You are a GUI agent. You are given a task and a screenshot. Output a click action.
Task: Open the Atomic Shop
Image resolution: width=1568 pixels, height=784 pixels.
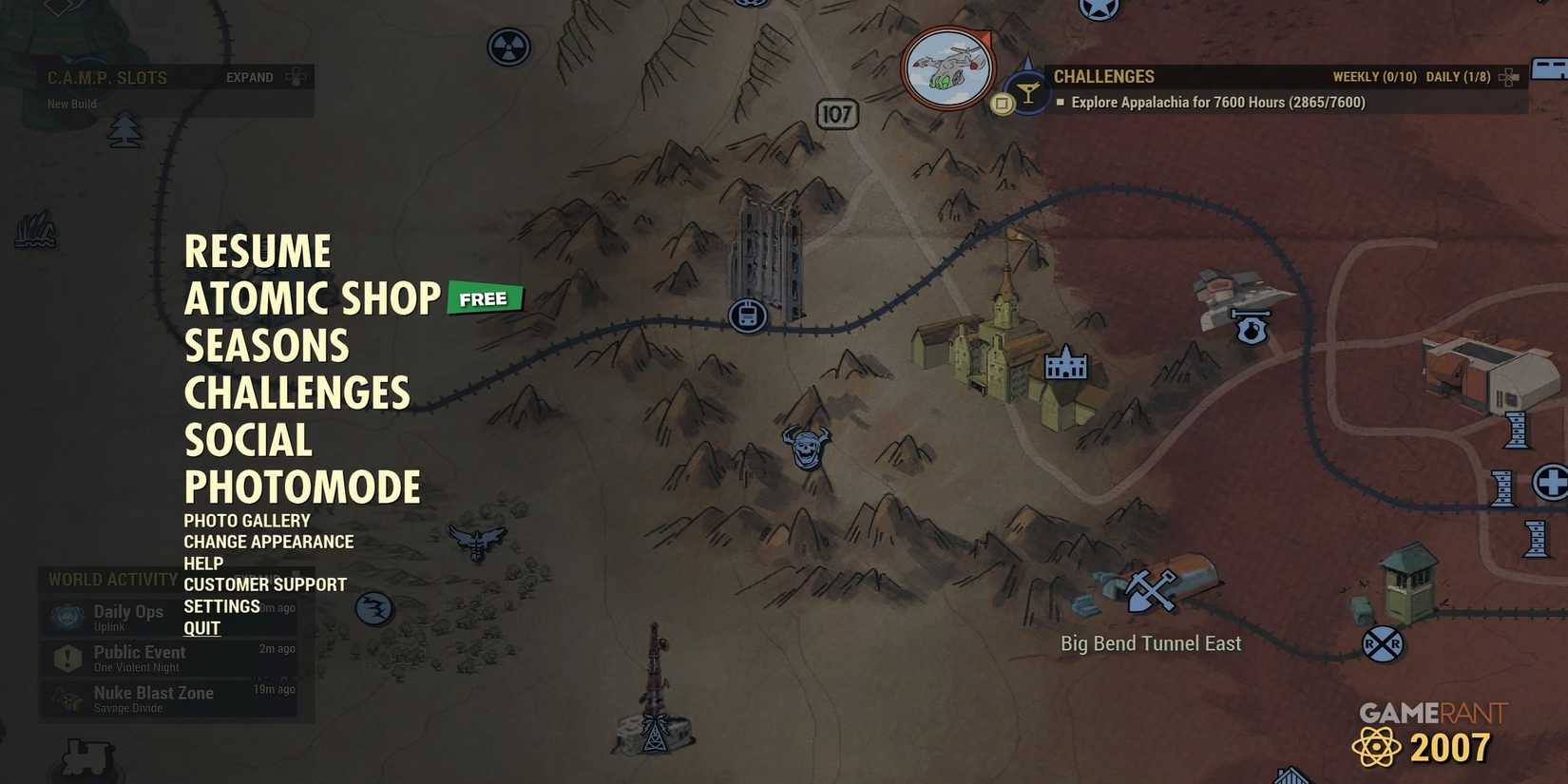[x=311, y=298]
